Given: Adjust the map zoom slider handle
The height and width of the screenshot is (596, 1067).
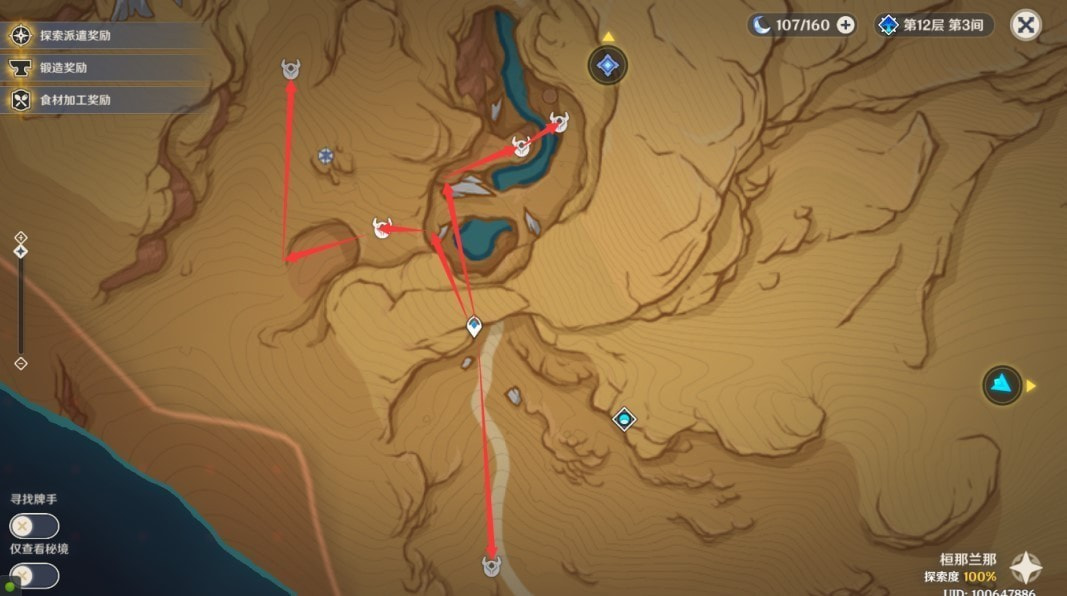Looking at the screenshot, I should tap(21, 252).
